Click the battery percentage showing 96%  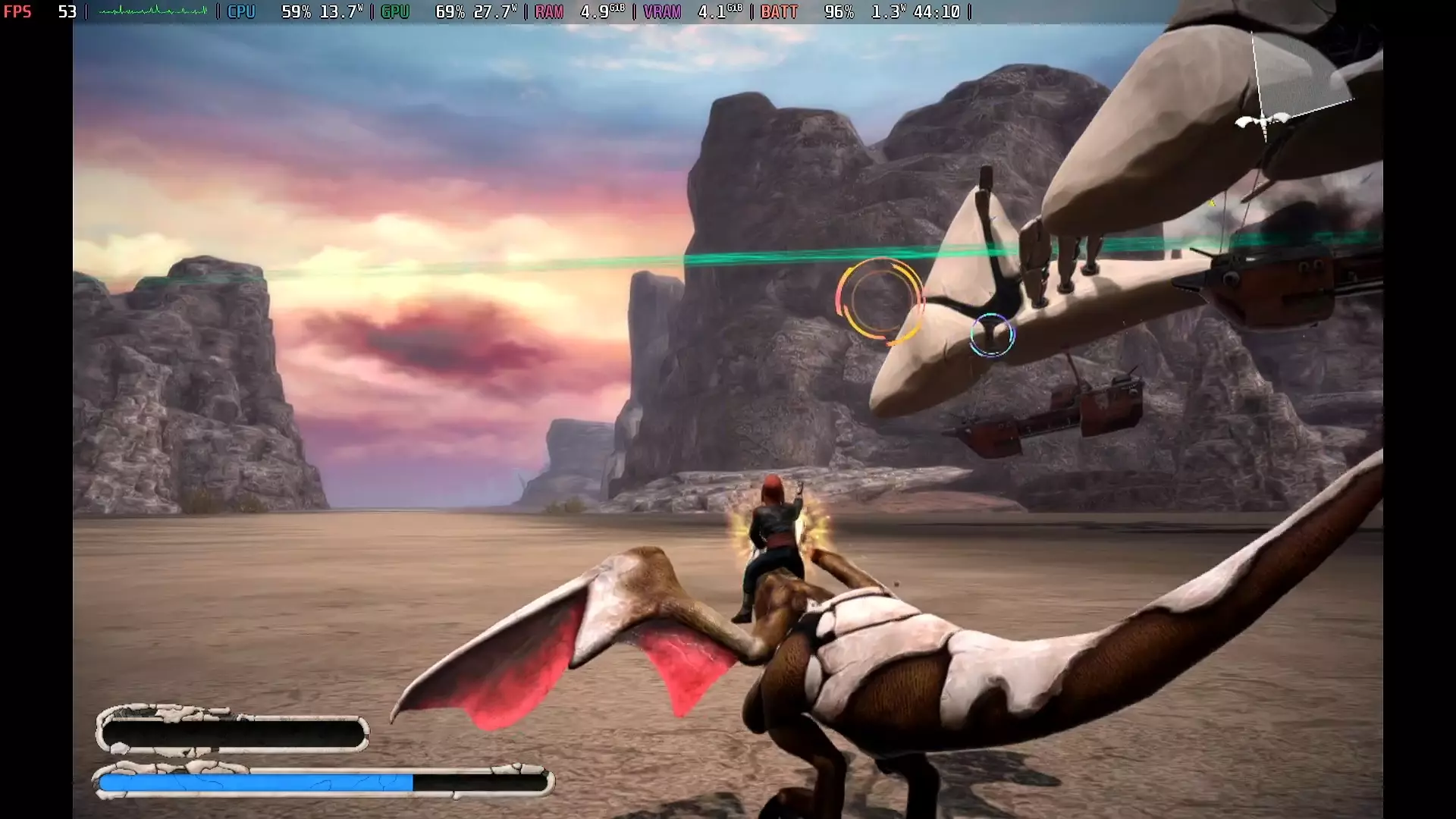pos(839,11)
